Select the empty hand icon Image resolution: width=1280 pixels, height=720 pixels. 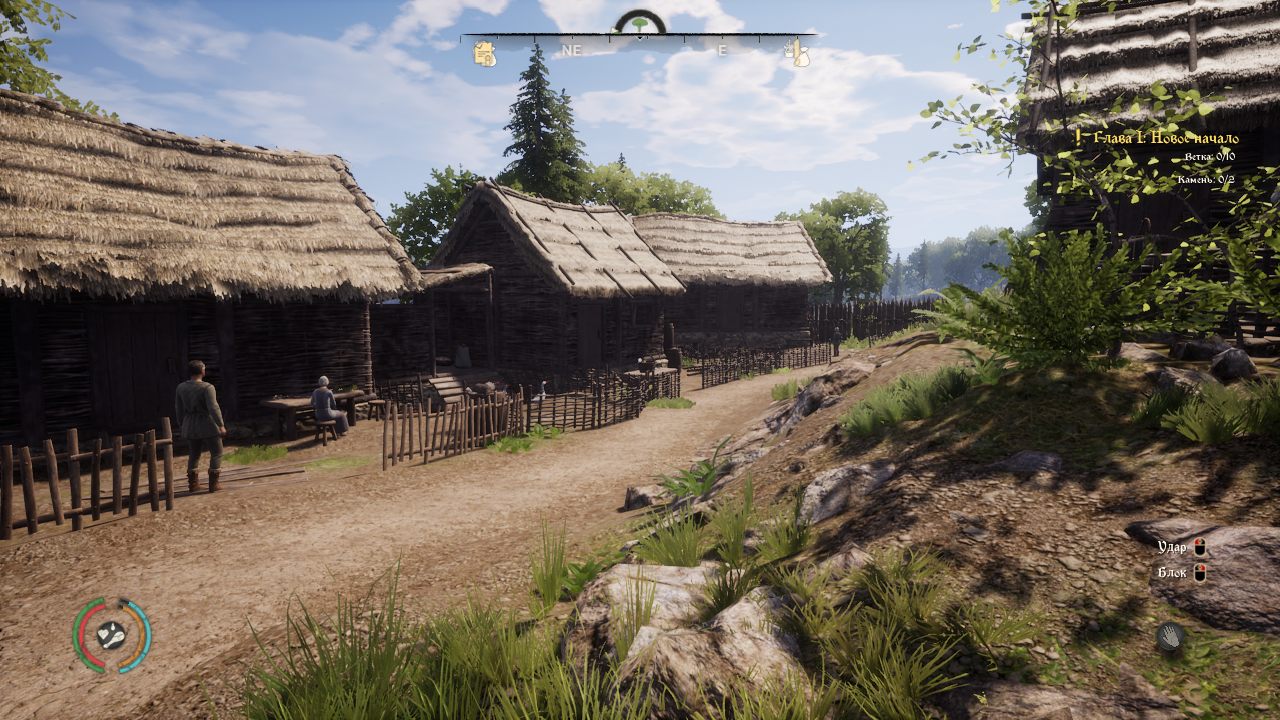point(1170,635)
